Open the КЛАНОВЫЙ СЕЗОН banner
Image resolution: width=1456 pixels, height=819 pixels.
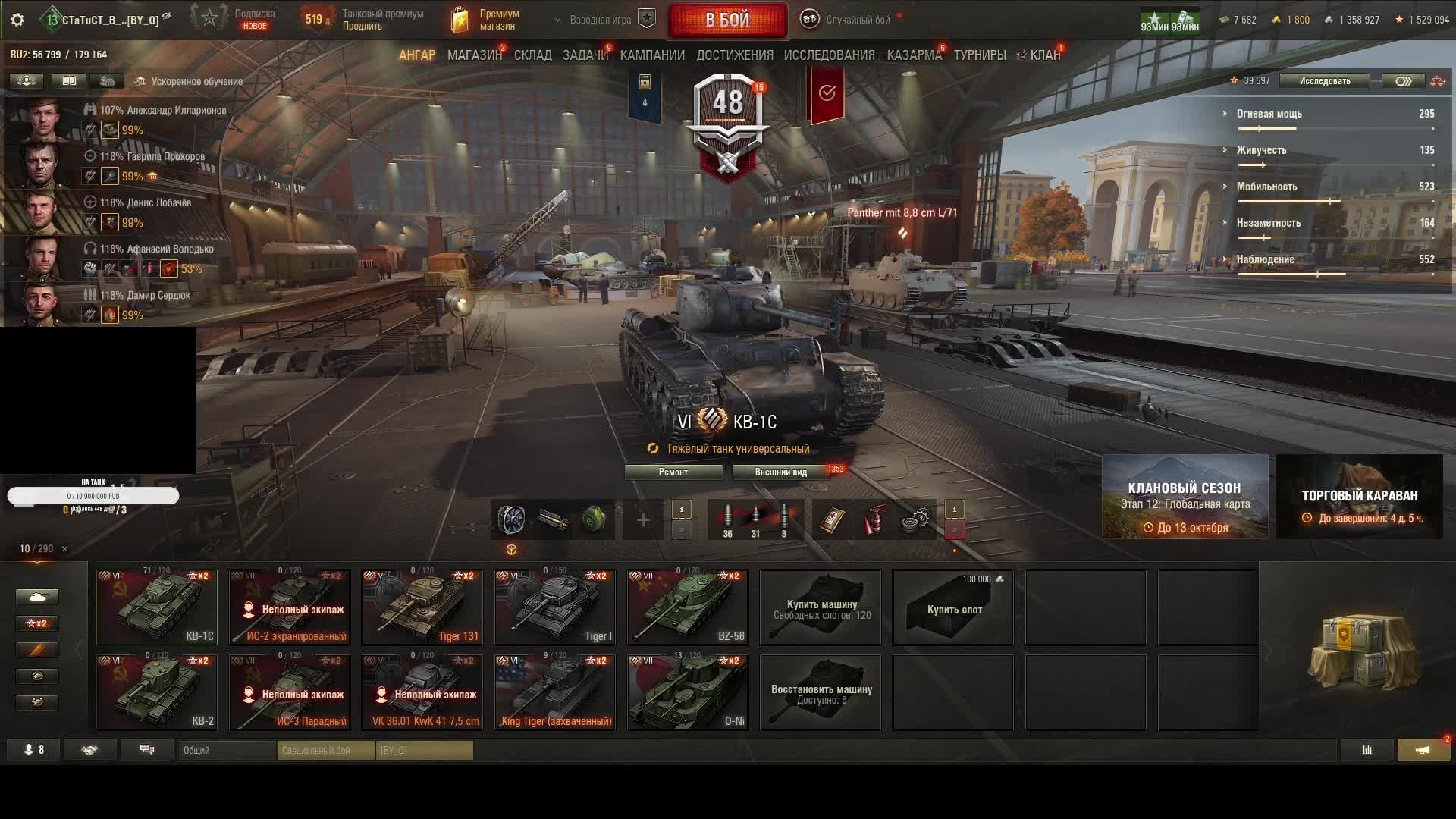[1185, 497]
